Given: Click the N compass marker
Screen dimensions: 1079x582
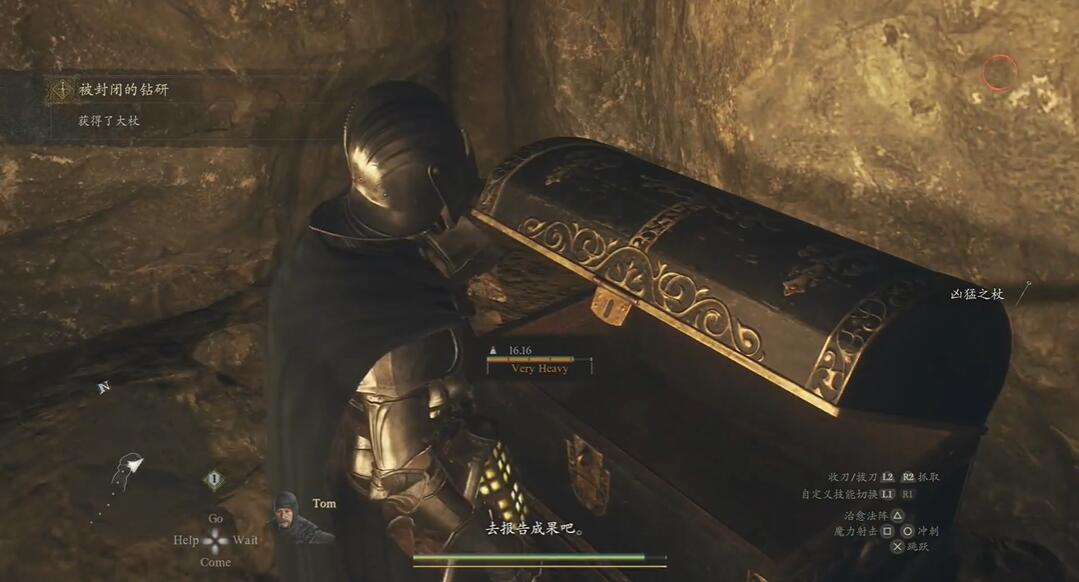Looking at the screenshot, I should (x=103, y=388).
